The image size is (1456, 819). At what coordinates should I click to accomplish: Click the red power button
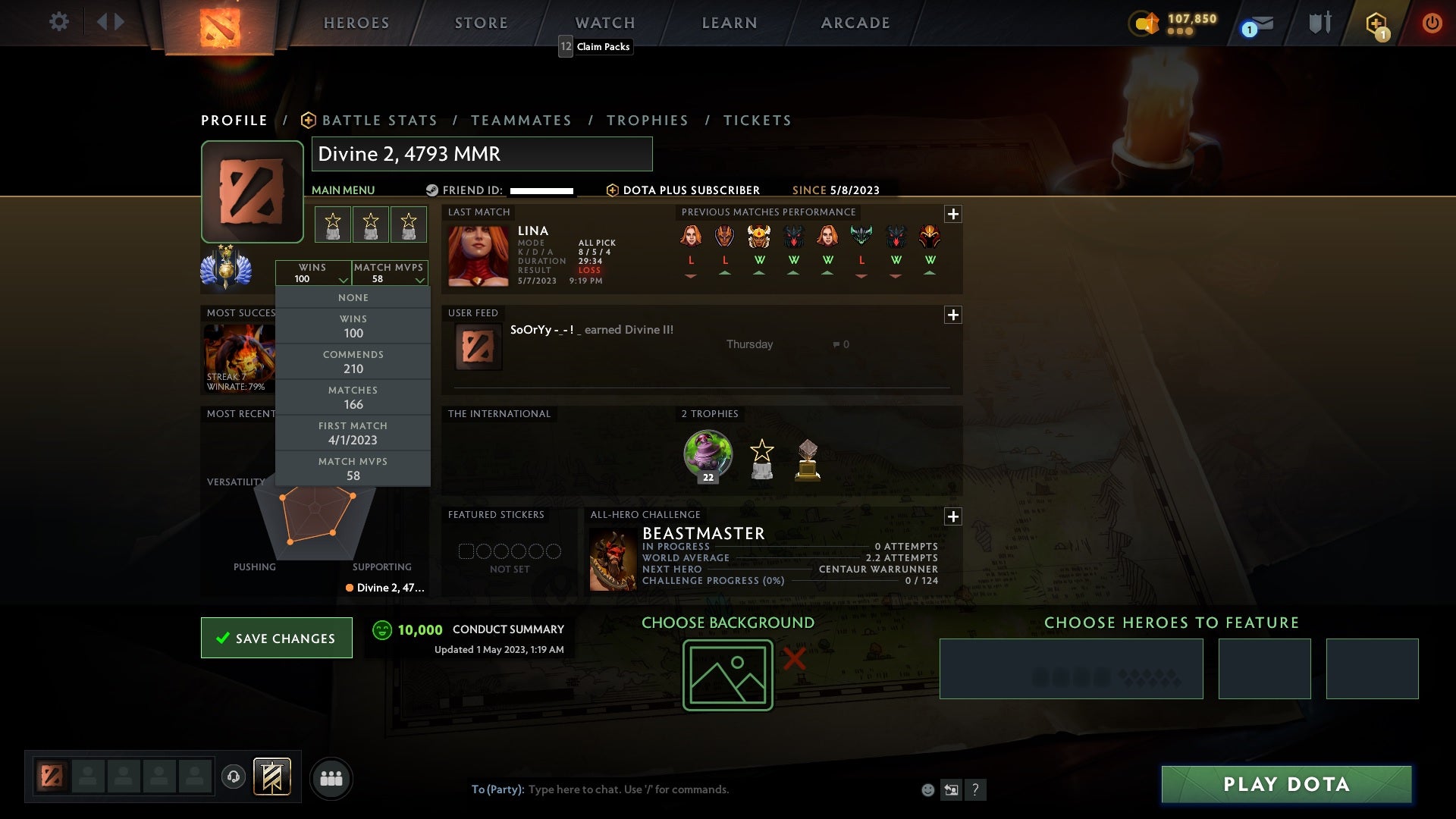tap(1432, 22)
